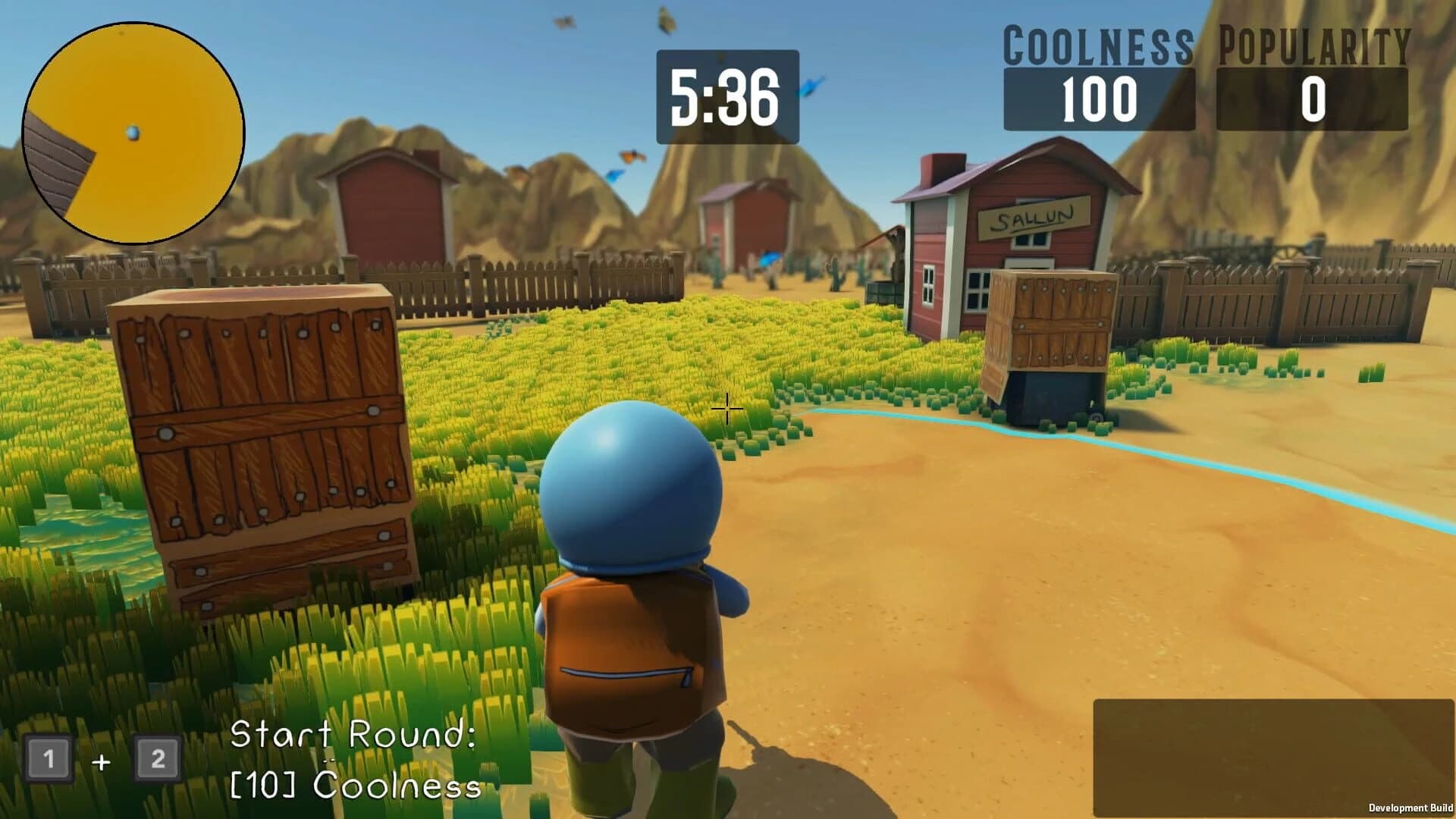1456x819 pixels.
Task: Click the crosshair reticle at screen center
Action: (x=726, y=409)
